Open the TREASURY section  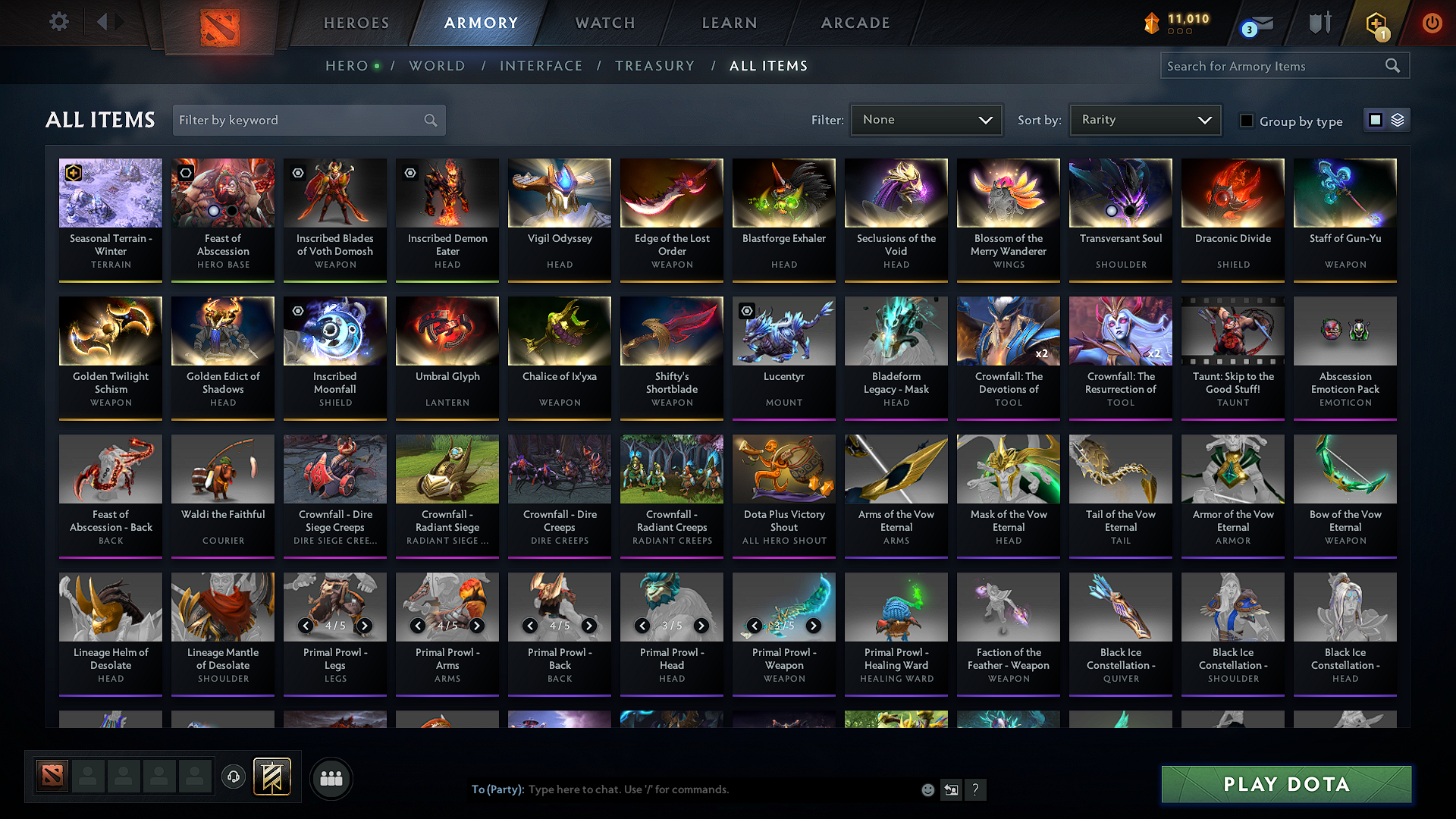pyautogui.click(x=655, y=66)
